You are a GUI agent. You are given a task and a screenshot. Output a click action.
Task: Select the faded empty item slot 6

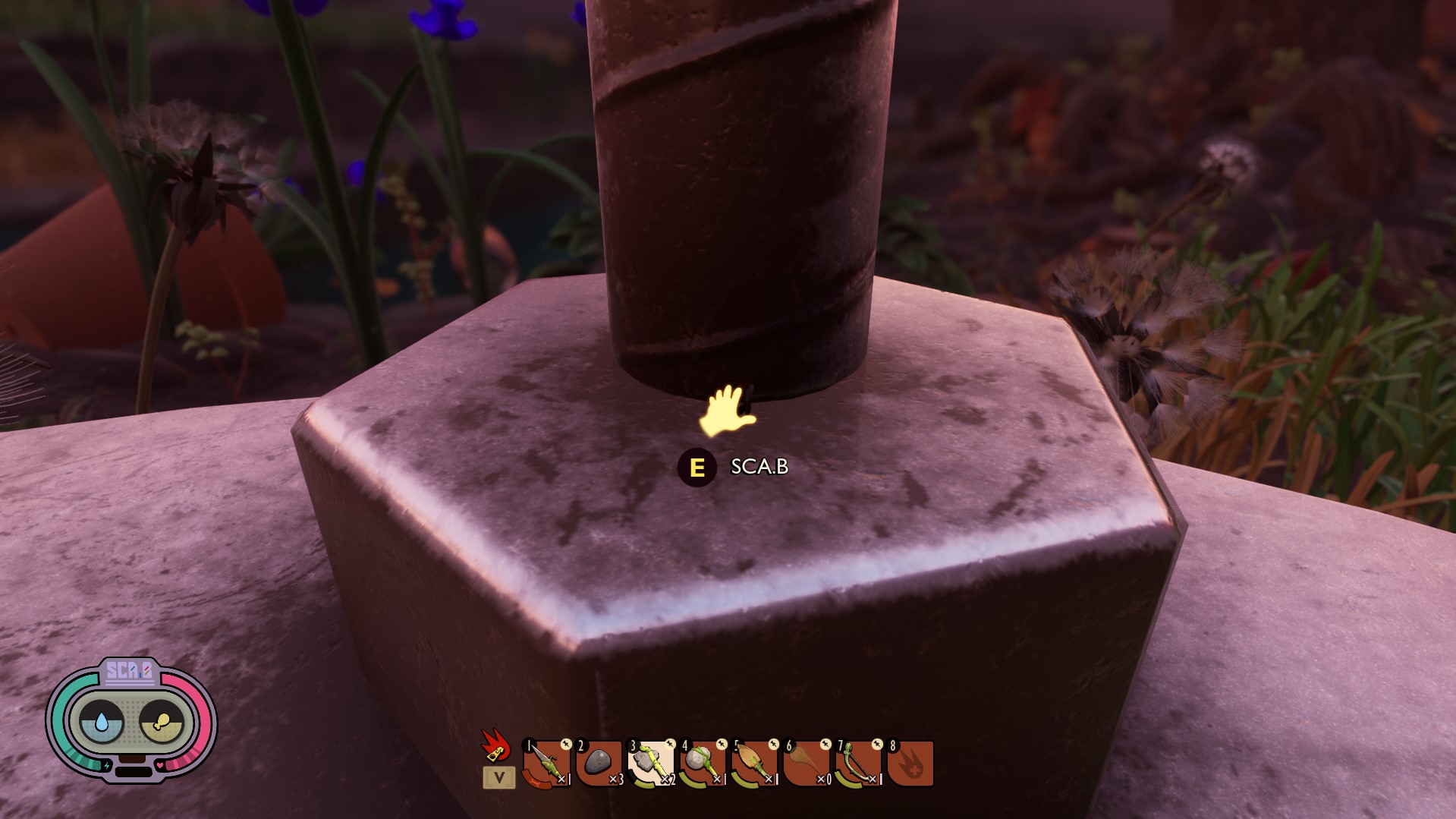807,764
